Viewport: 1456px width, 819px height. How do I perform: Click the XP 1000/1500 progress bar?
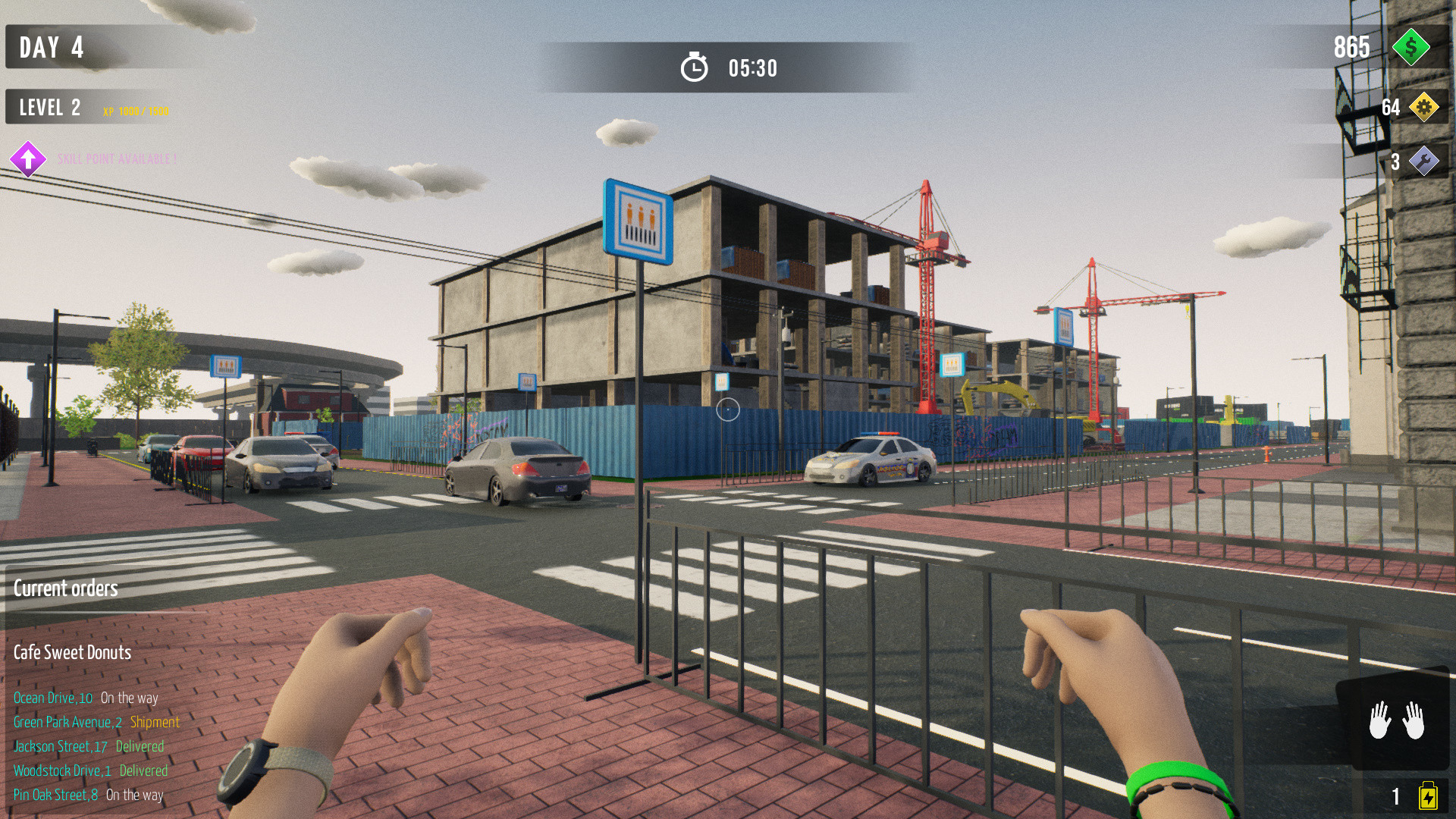click(136, 109)
